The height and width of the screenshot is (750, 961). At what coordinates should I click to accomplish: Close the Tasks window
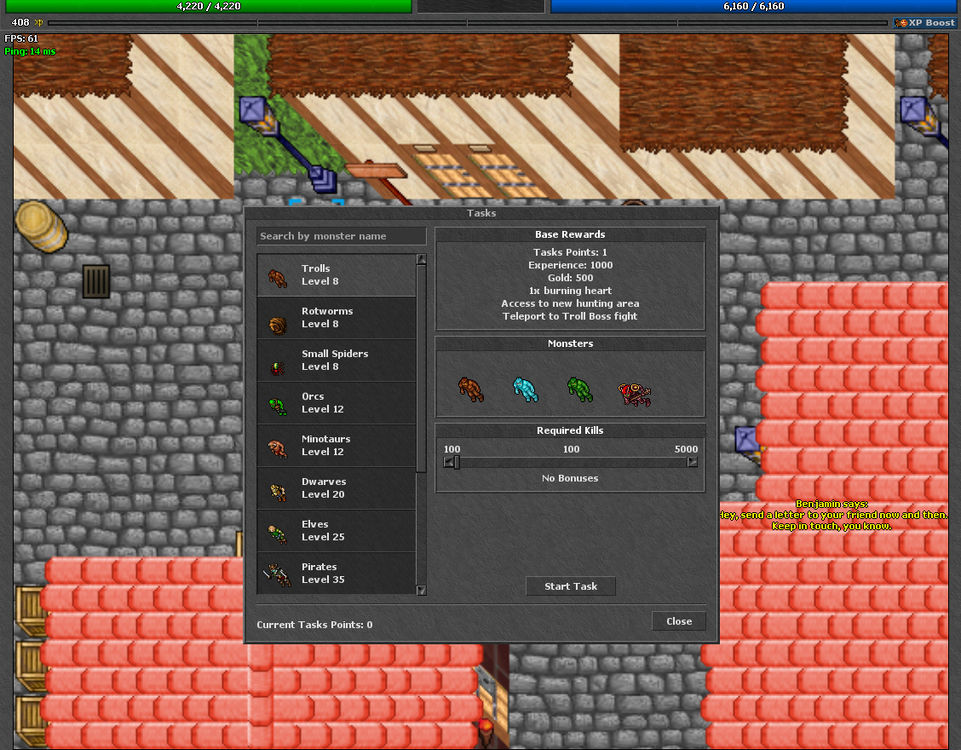pos(679,621)
